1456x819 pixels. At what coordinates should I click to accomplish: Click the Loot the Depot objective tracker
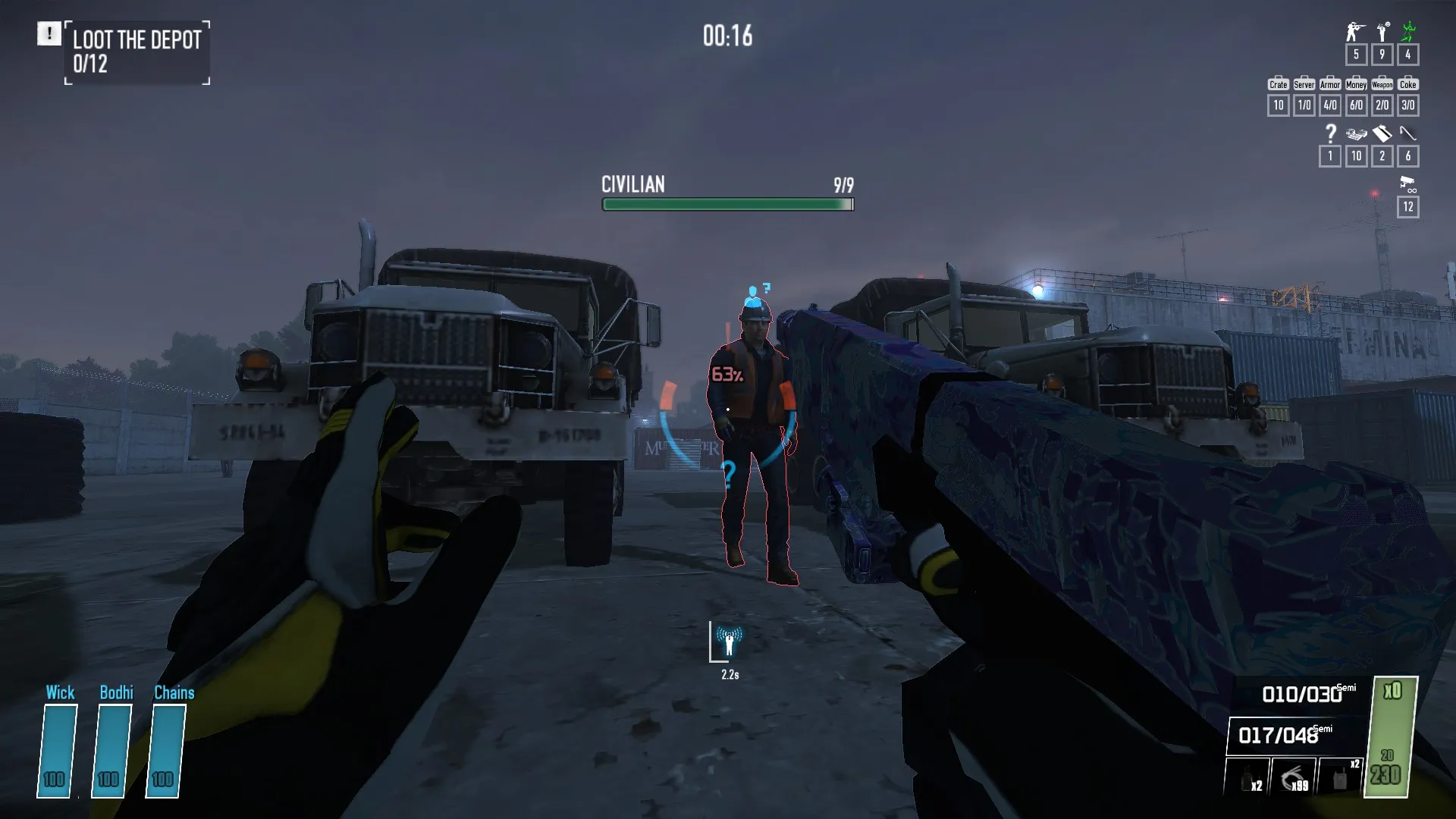136,52
